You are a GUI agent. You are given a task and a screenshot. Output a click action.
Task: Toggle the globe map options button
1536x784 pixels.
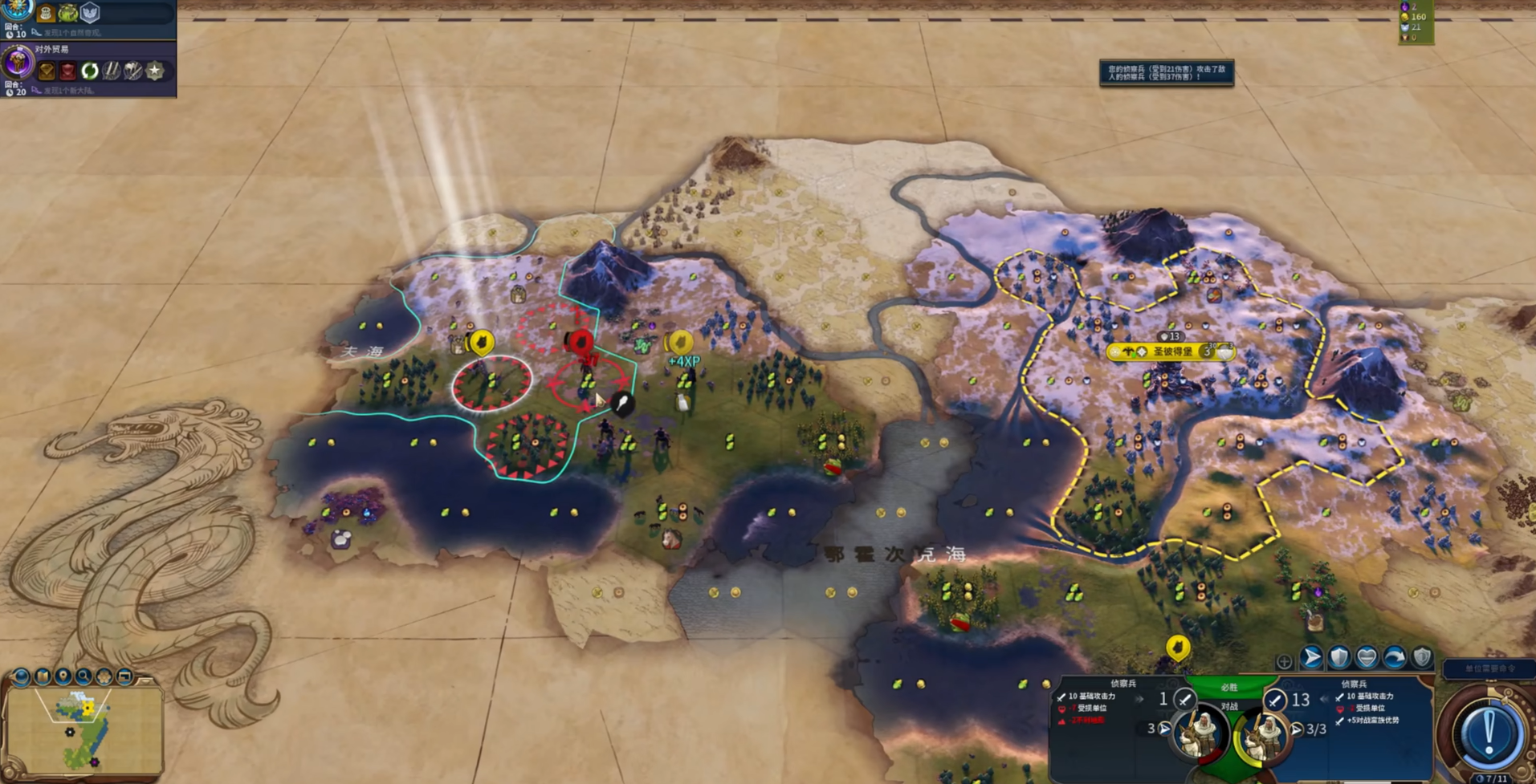coord(21,677)
